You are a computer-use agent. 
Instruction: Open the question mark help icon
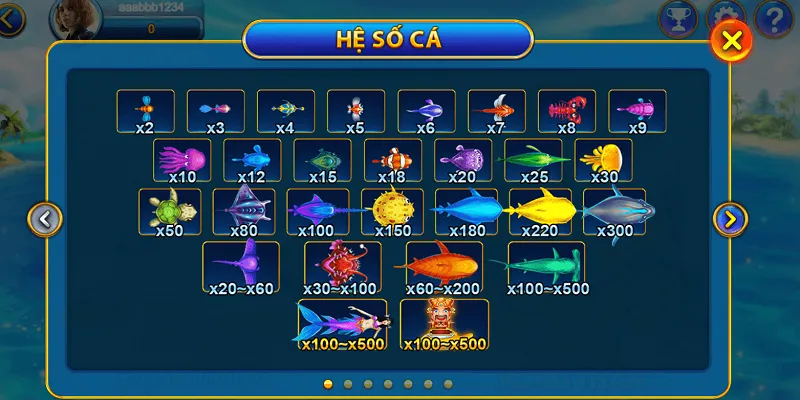[773, 17]
